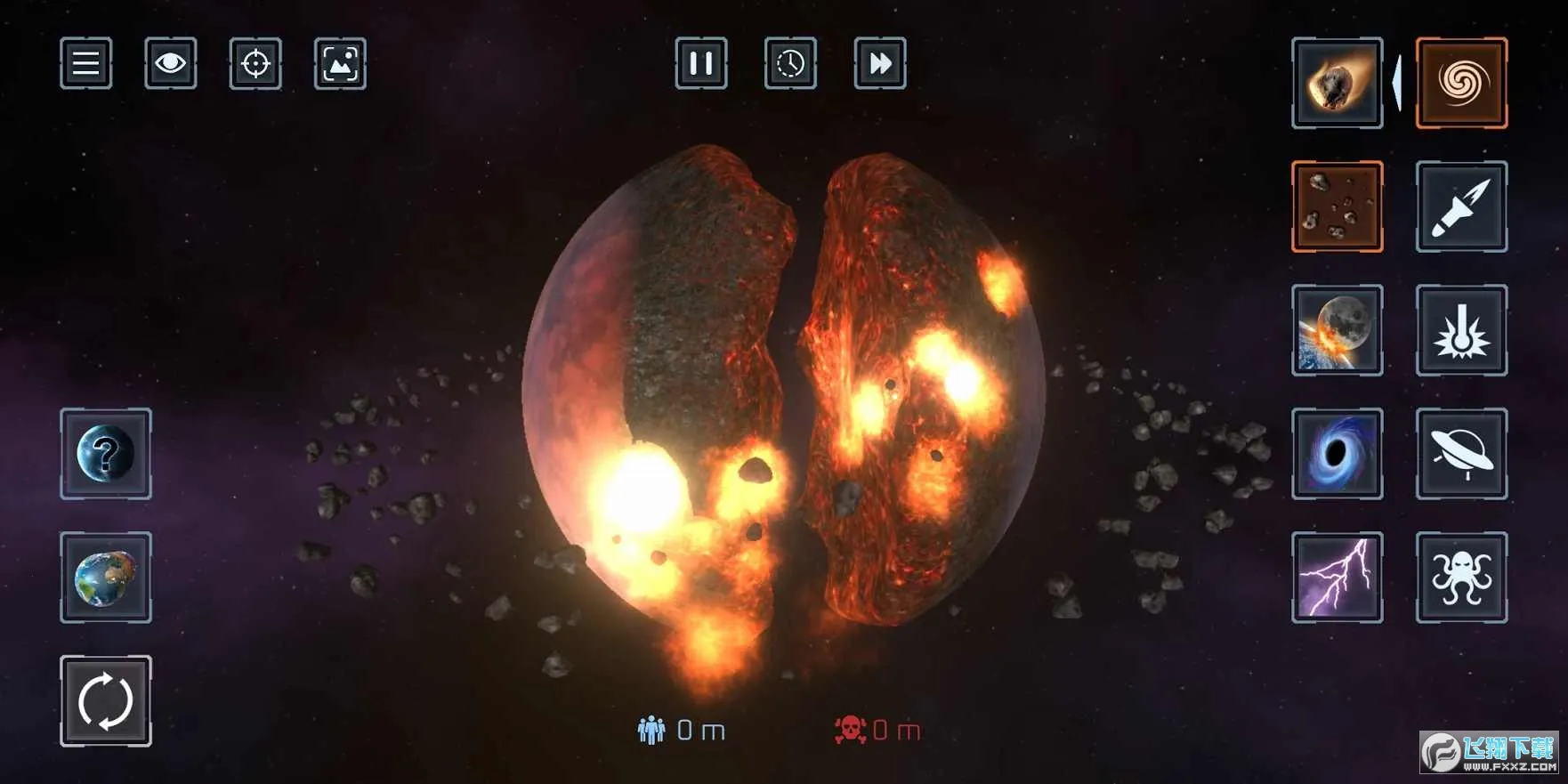Viewport: 1568px width, 784px height.
Task: Select the lightning weapon
Action: [x=1338, y=578]
